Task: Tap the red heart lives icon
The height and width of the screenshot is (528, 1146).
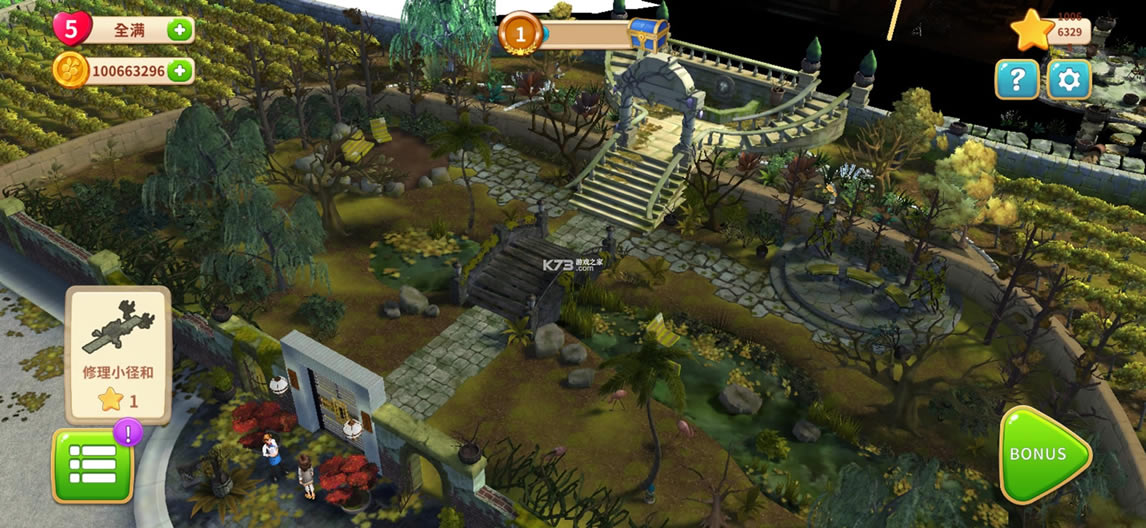Action: coord(72,29)
